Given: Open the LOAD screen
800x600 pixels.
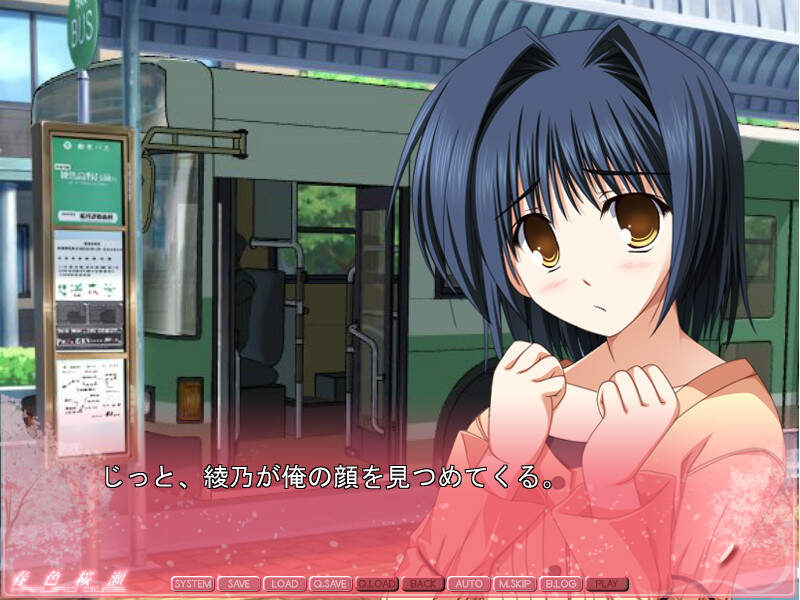Looking at the screenshot, I should [x=285, y=583].
